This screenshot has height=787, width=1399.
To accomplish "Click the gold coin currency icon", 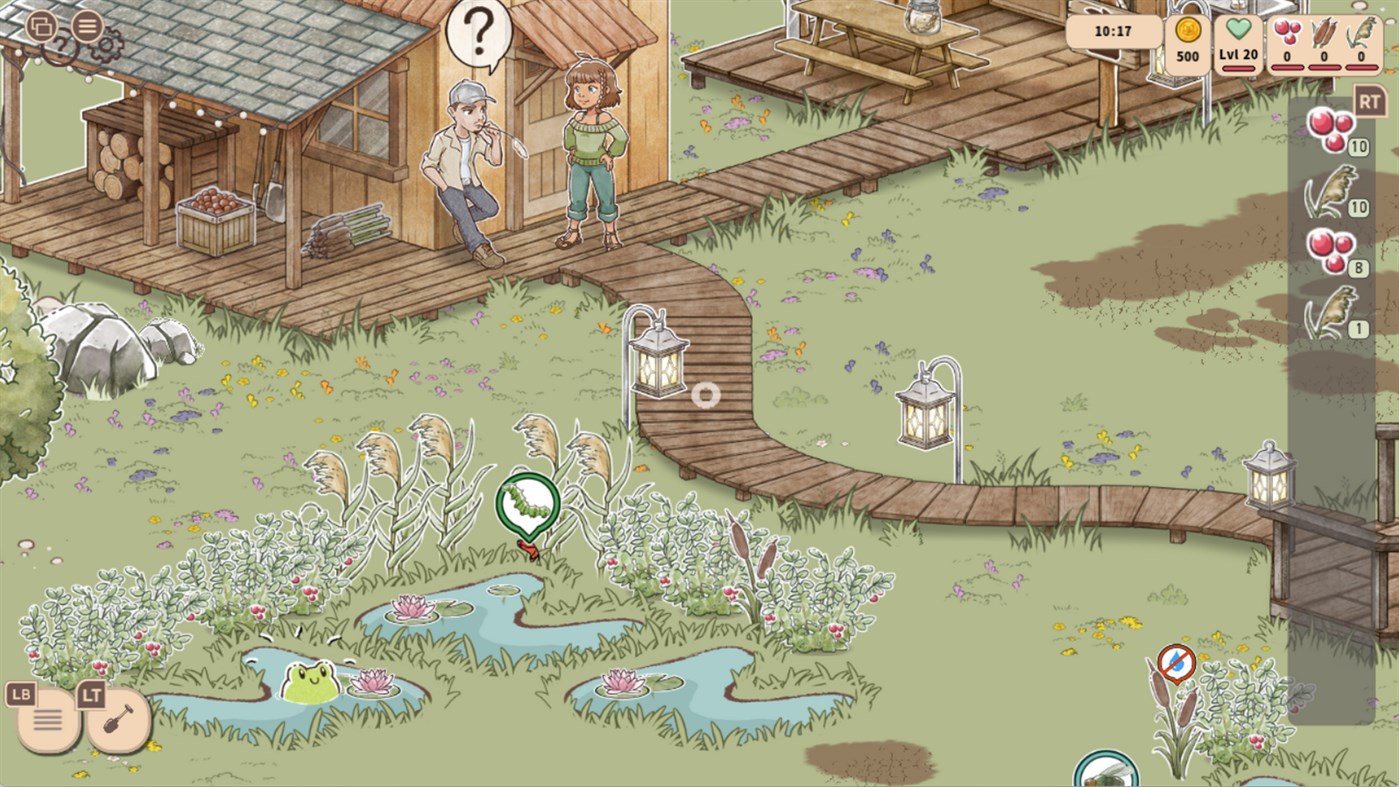I will 1187,30.
